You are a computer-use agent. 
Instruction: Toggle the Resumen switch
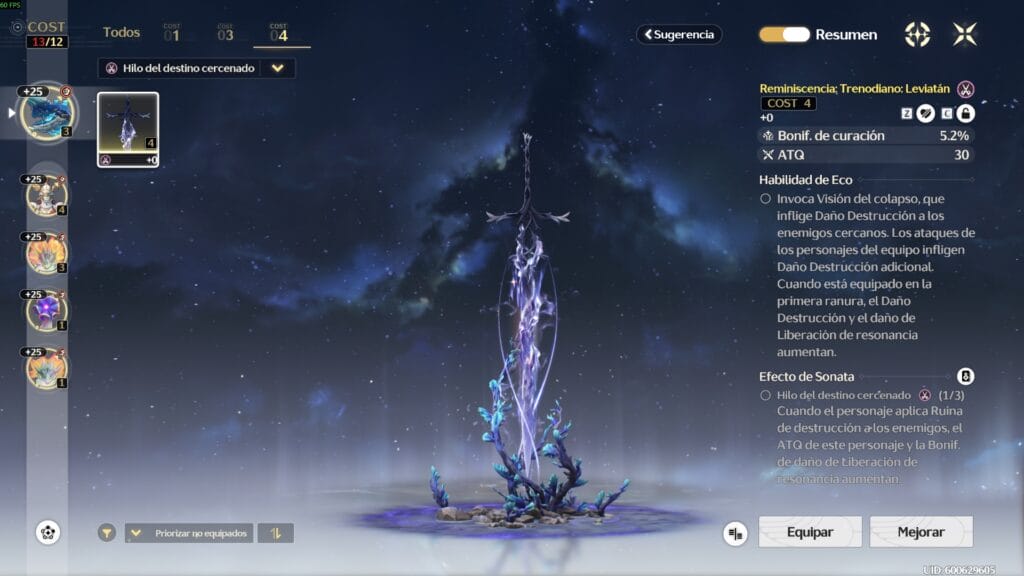pos(784,34)
